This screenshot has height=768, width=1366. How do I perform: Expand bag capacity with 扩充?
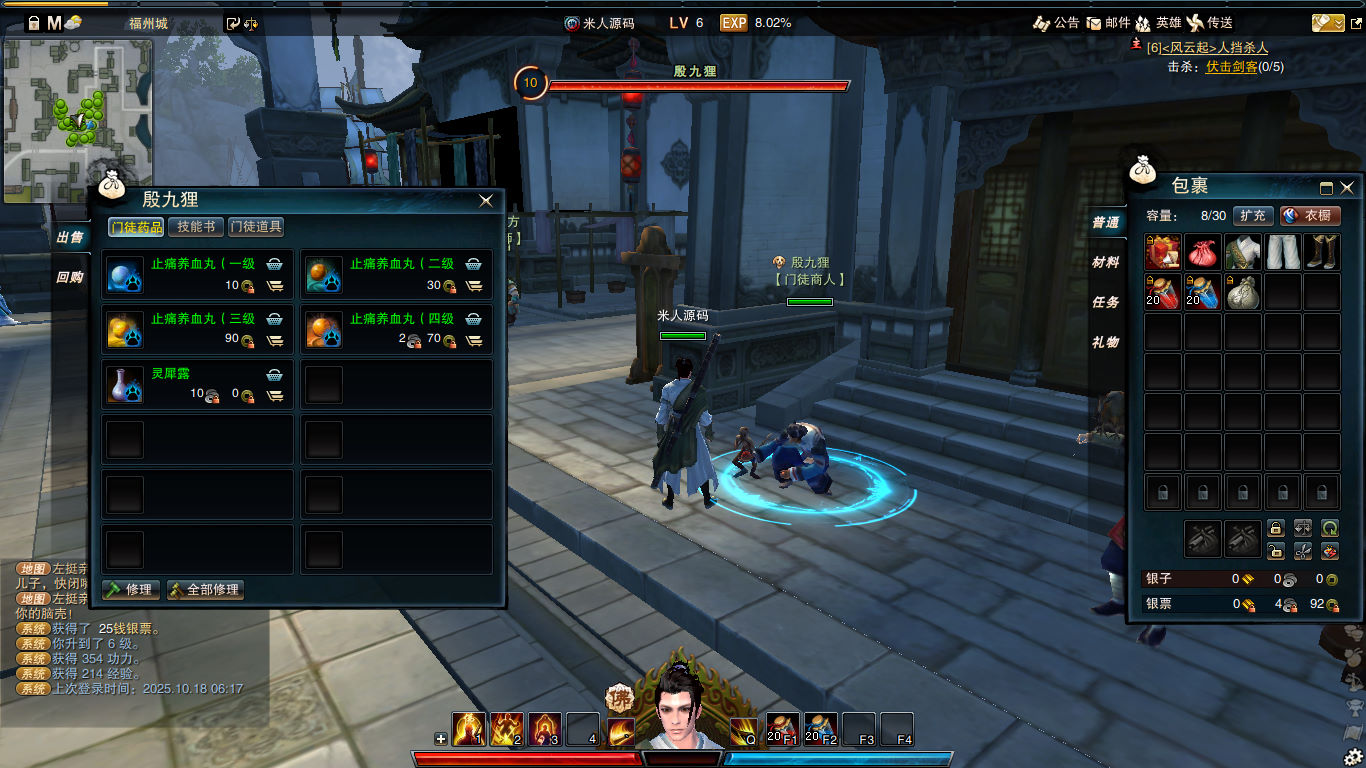click(x=1253, y=215)
